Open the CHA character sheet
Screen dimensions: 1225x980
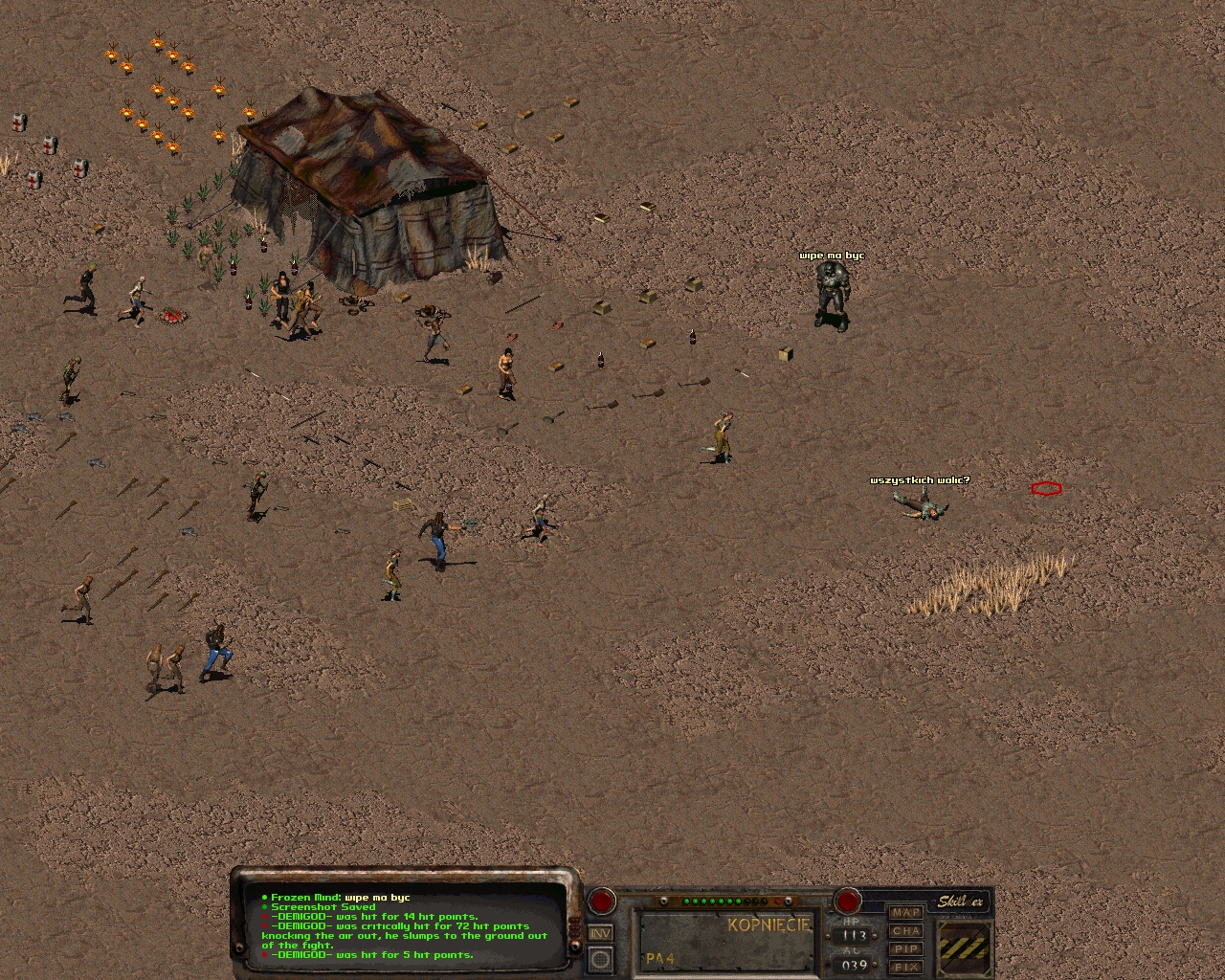pyautogui.click(x=905, y=931)
